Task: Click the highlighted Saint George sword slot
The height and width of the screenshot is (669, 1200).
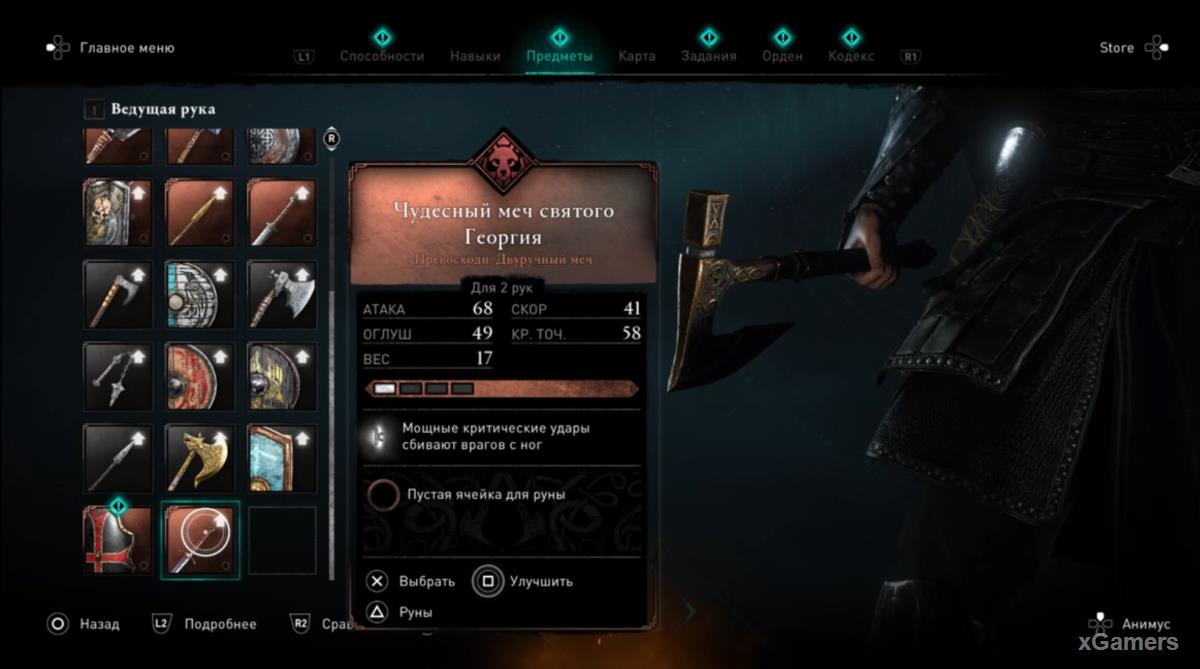Action: pos(200,540)
